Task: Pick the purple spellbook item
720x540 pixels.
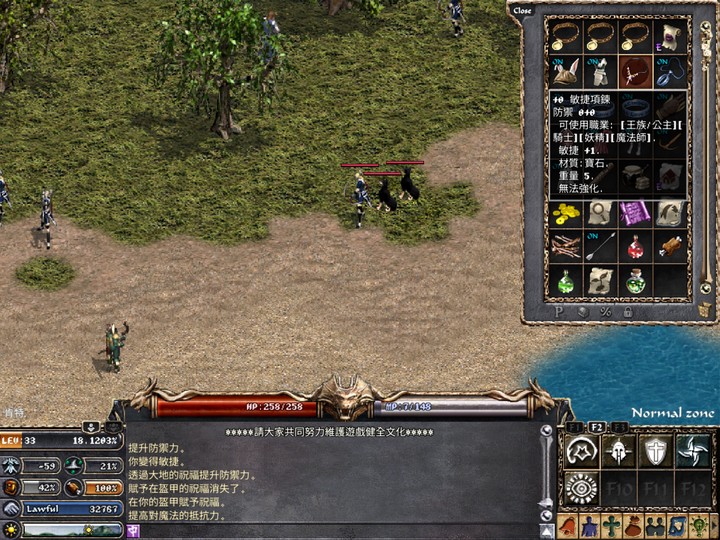Action: [634, 213]
